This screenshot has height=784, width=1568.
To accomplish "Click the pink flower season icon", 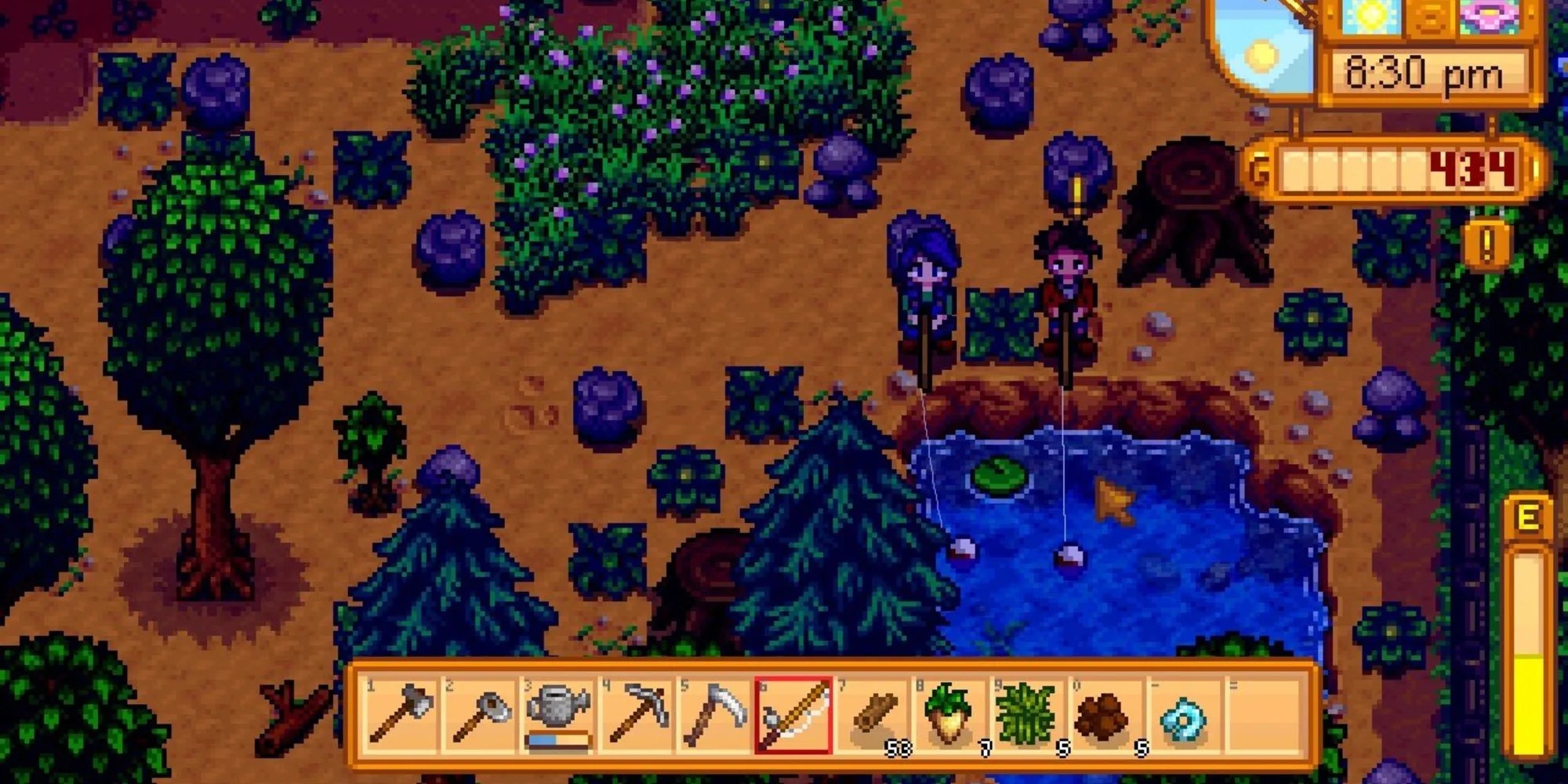I will pyautogui.click(x=1487, y=17).
